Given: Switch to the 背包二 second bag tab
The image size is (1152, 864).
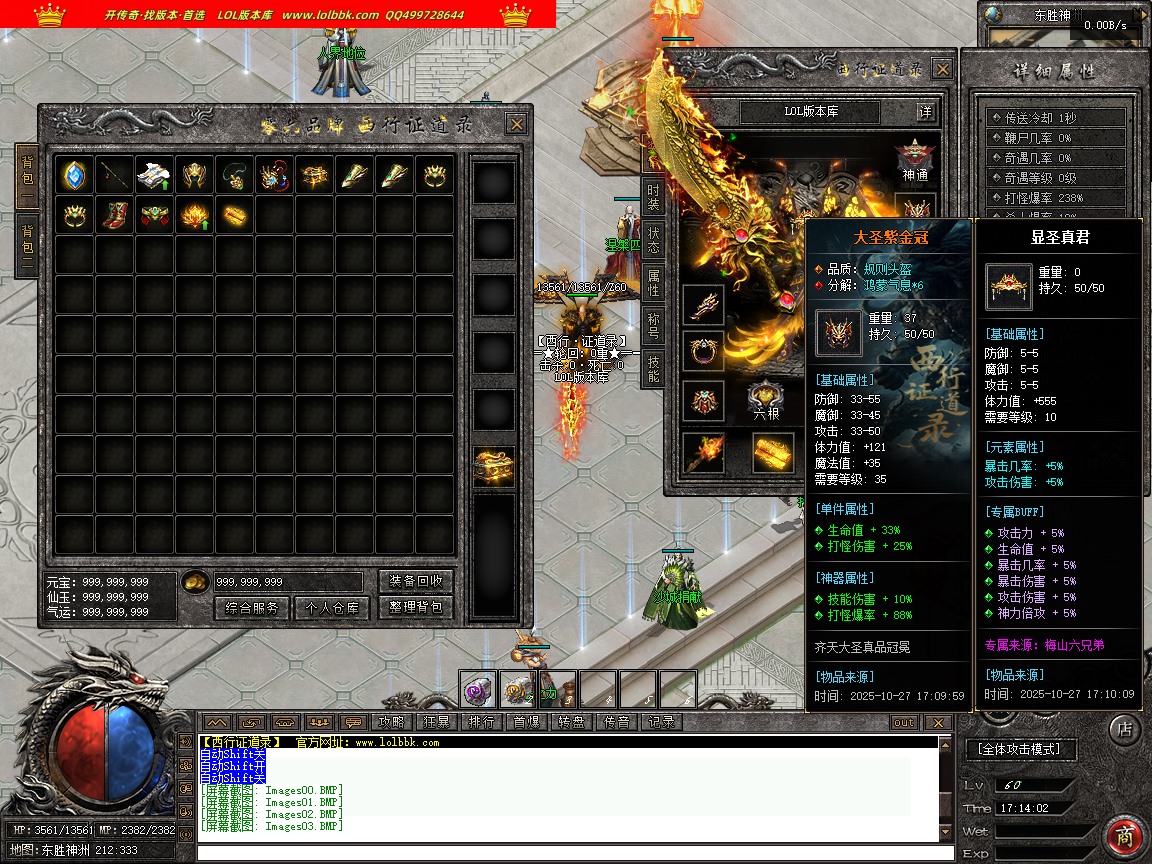Looking at the screenshot, I should pyautogui.click(x=27, y=243).
